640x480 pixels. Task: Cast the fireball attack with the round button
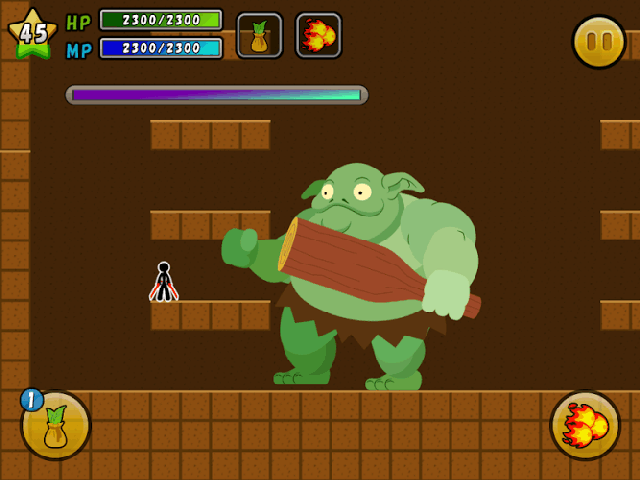pos(584,425)
